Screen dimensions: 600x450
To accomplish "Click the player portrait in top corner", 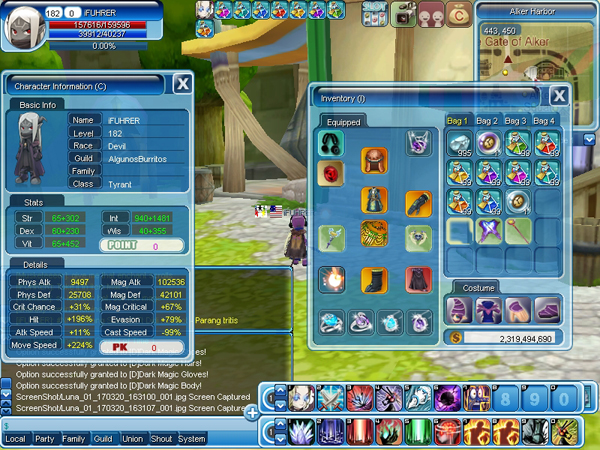I will coord(24,26).
